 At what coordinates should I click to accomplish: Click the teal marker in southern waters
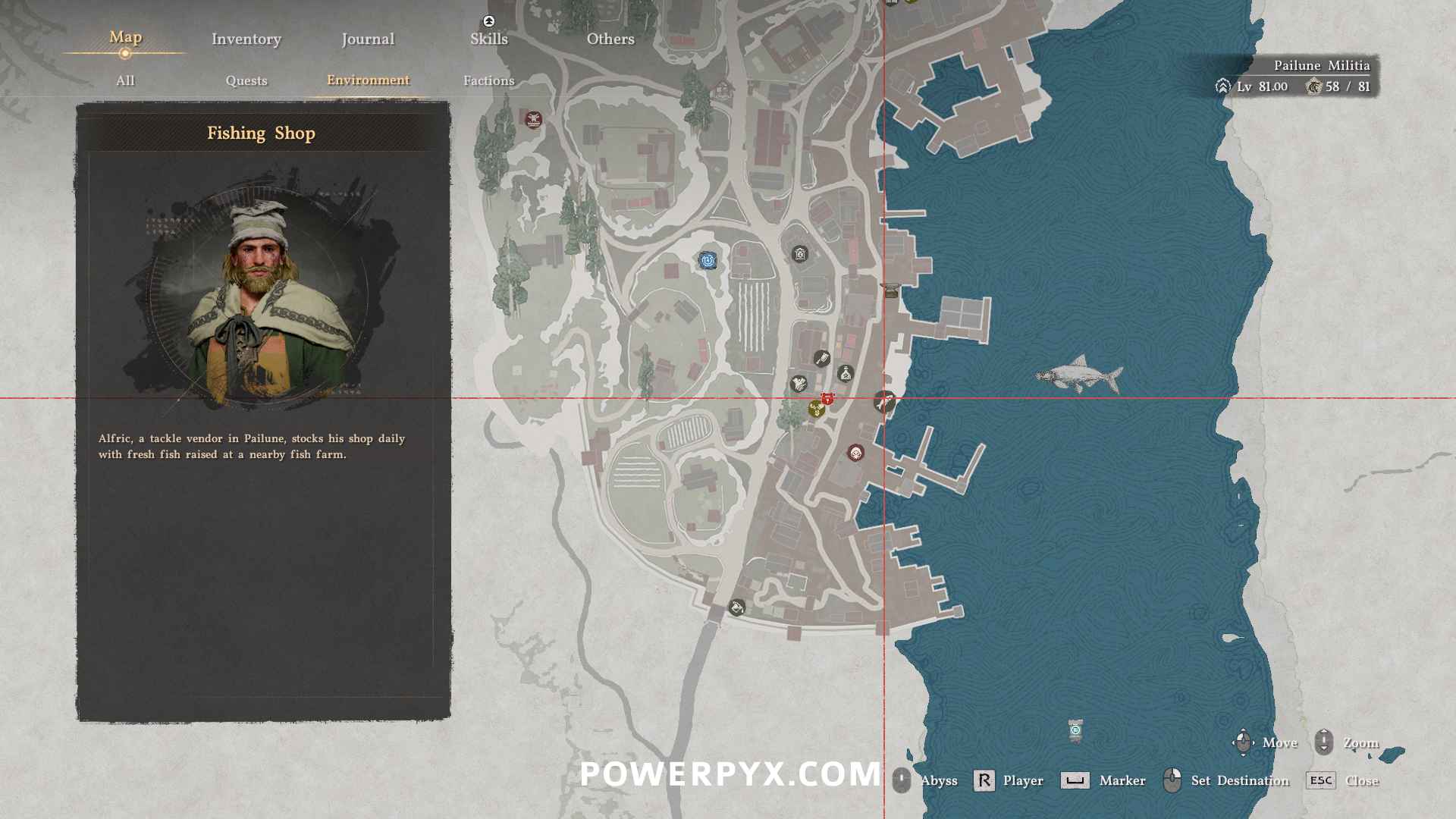click(1075, 730)
